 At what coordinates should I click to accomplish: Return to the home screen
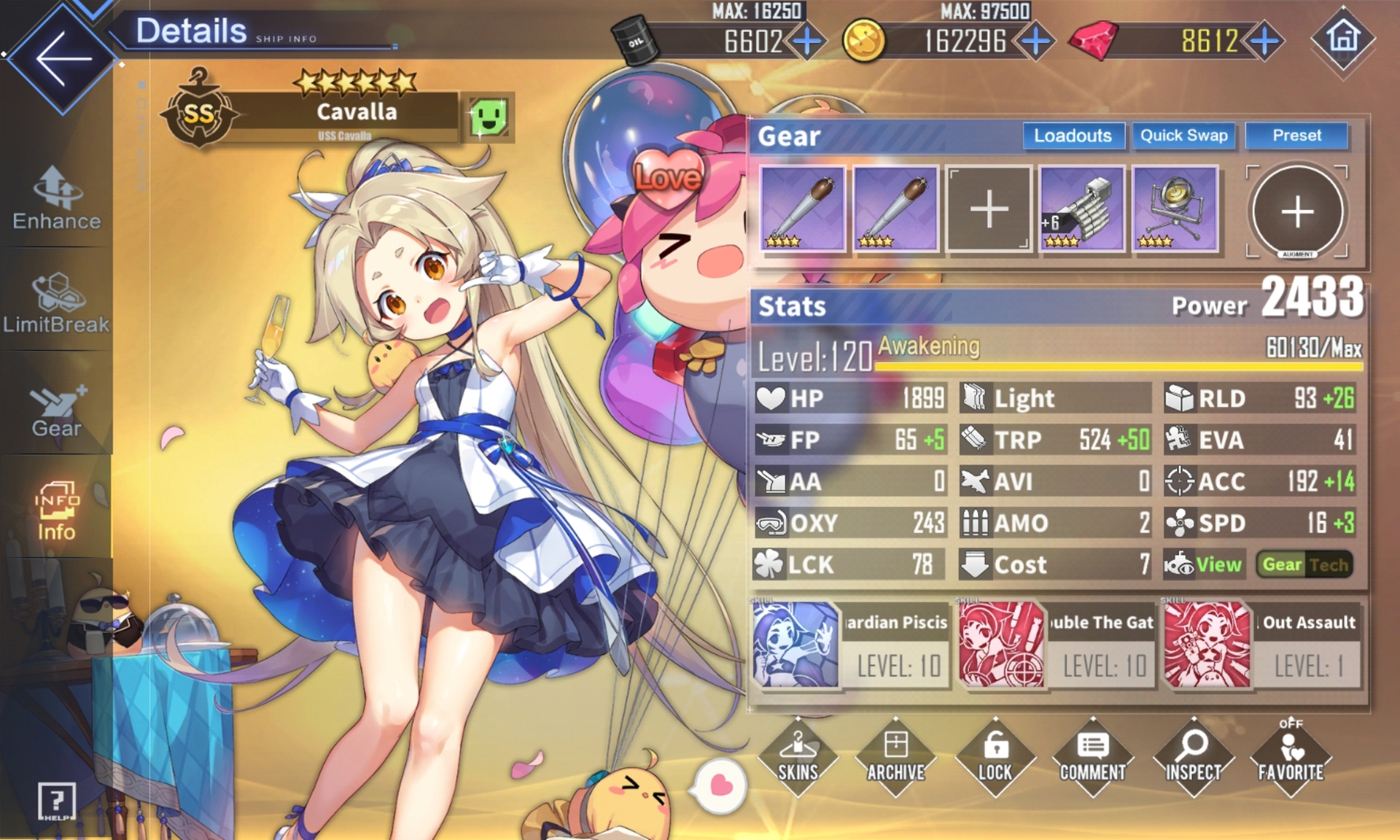(1343, 38)
